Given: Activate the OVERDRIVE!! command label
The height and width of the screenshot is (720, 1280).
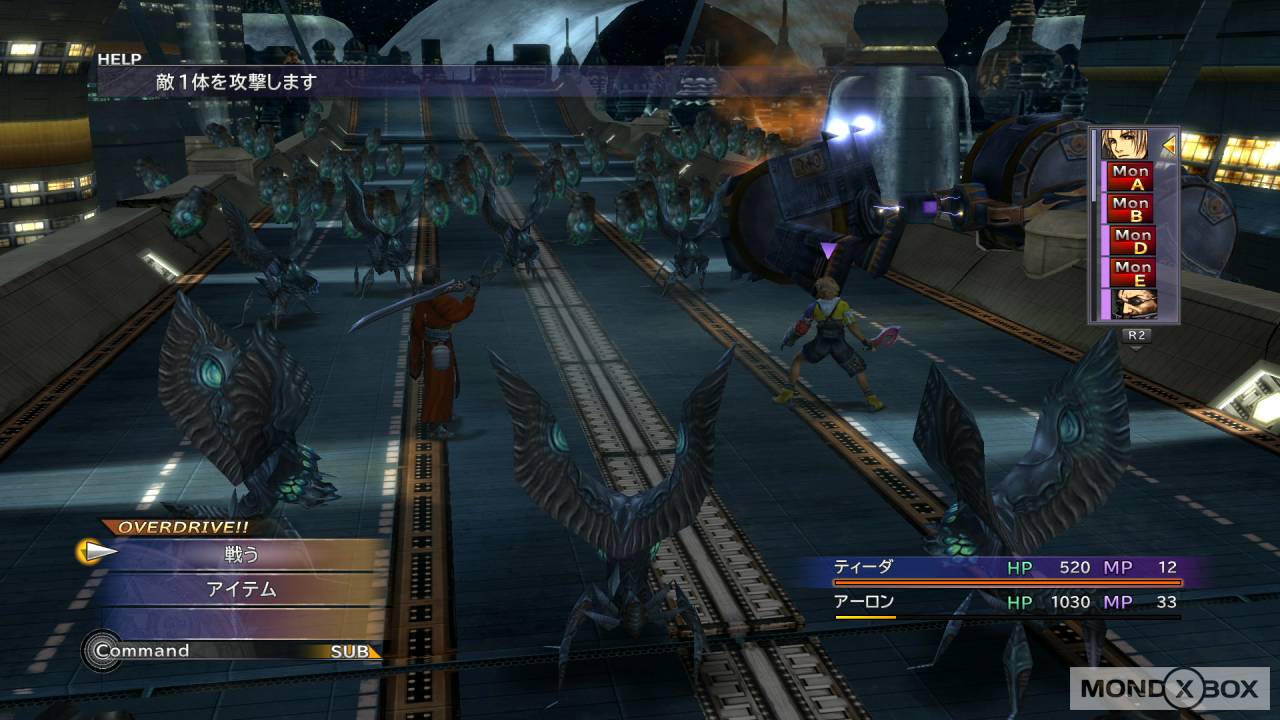Looking at the screenshot, I should pyautogui.click(x=176, y=527).
